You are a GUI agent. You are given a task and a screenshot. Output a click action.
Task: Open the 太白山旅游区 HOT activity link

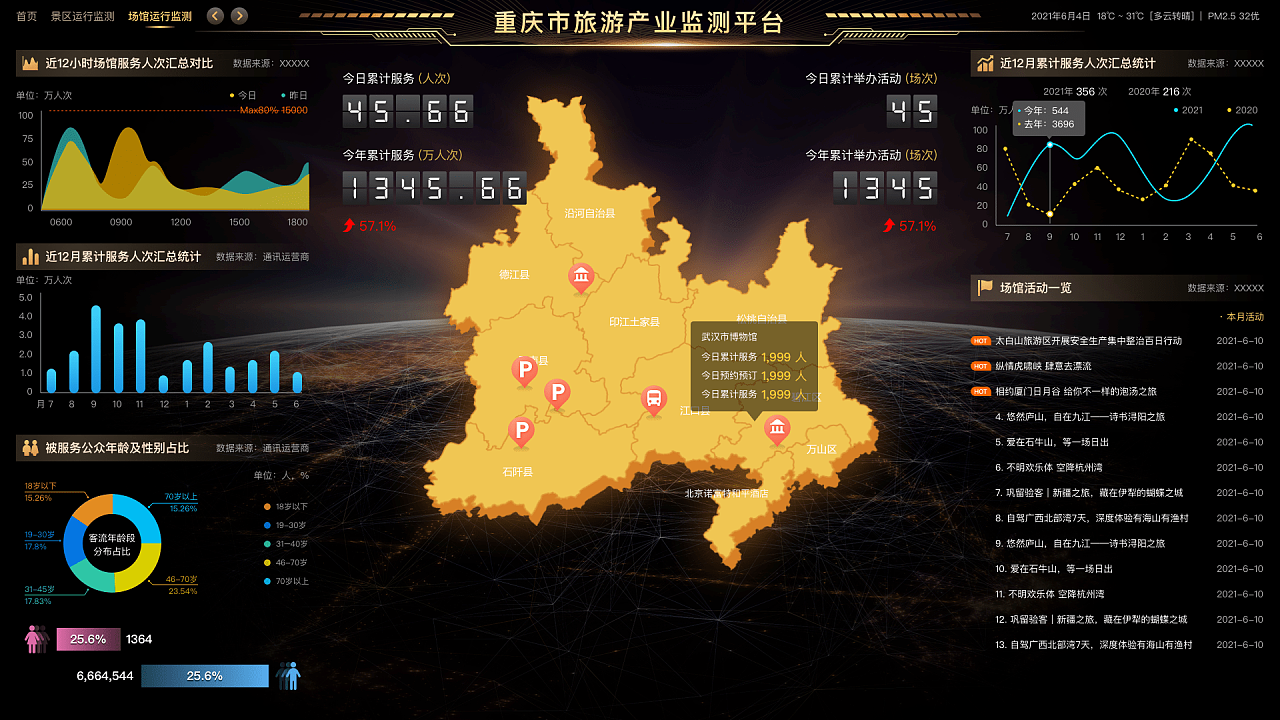[1090, 339]
